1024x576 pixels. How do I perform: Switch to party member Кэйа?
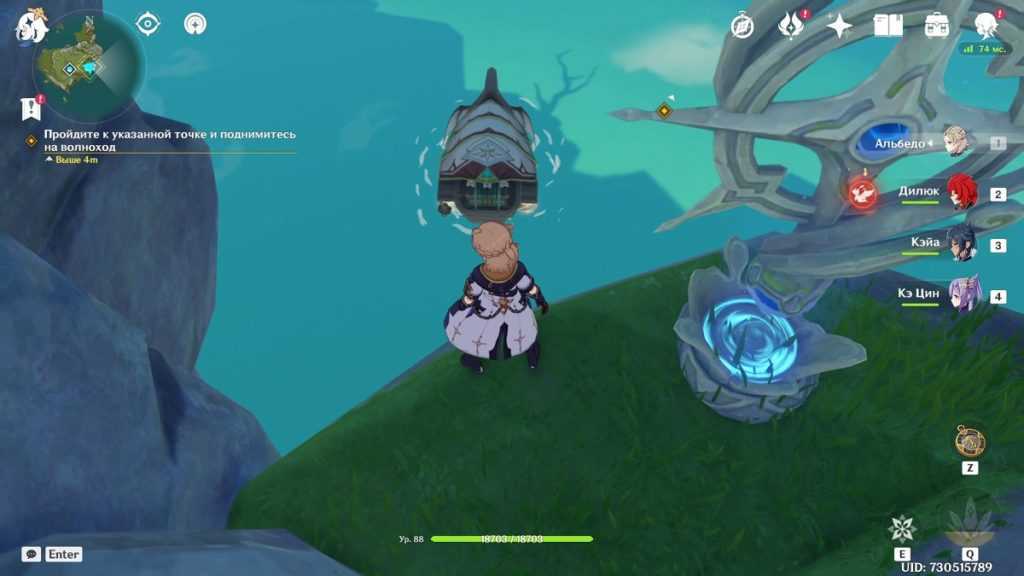(x=962, y=244)
